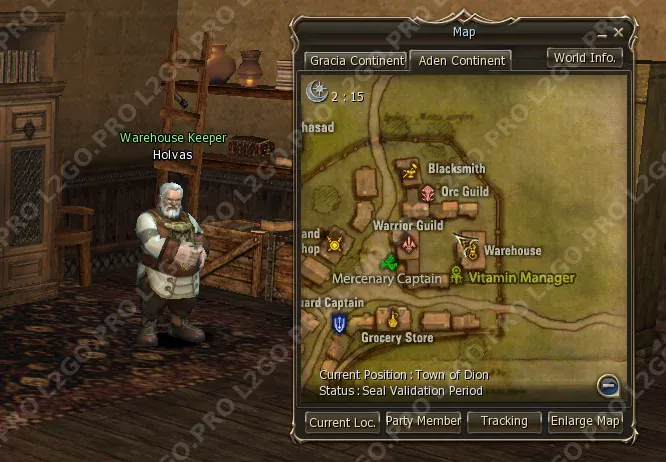The height and width of the screenshot is (462, 666).
Task: Close the Map window
Action: (619, 32)
